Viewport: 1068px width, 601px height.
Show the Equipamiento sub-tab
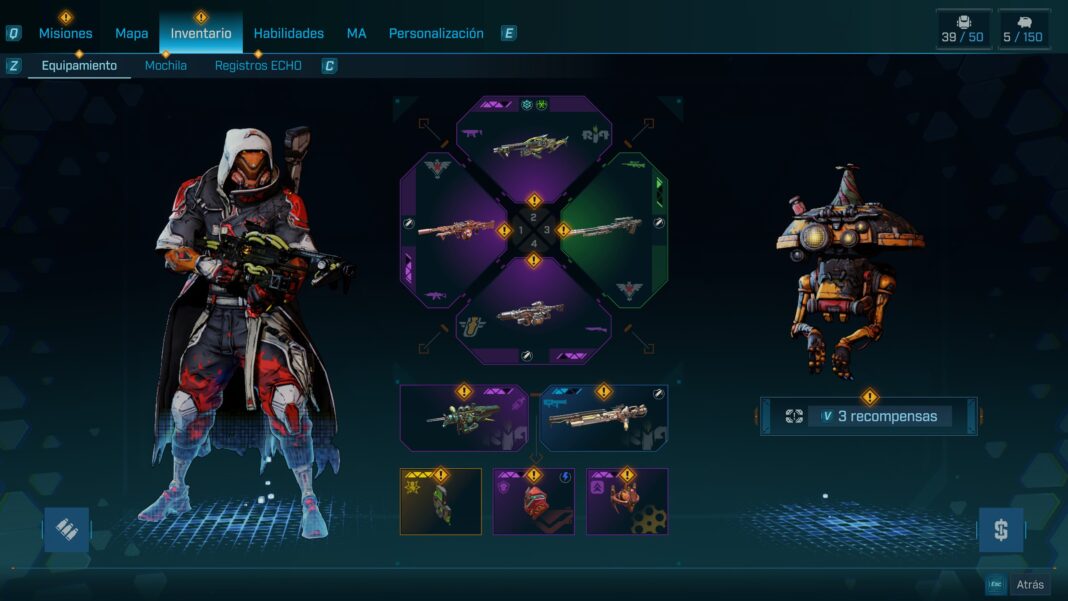[x=79, y=66]
